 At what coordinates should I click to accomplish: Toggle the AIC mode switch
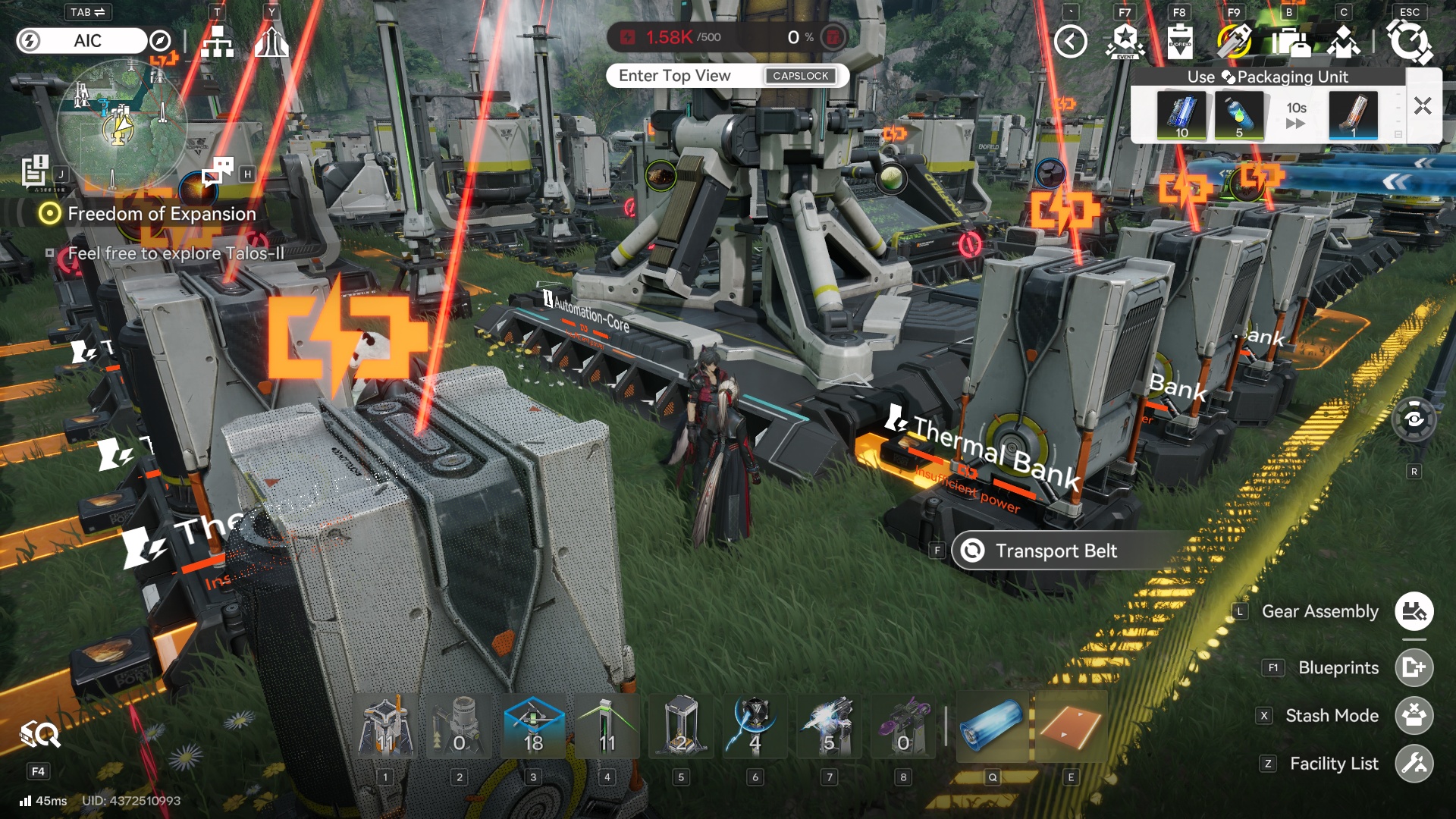coord(82,41)
